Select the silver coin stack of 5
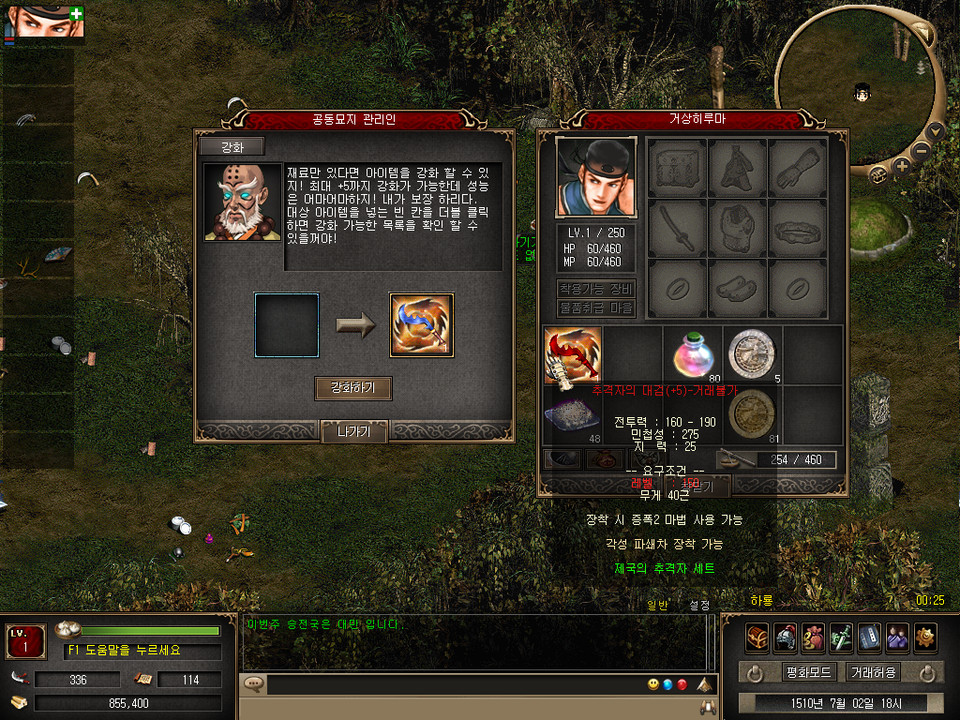Image resolution: width=960 pixels, height=720 pixels. (752, 352)
